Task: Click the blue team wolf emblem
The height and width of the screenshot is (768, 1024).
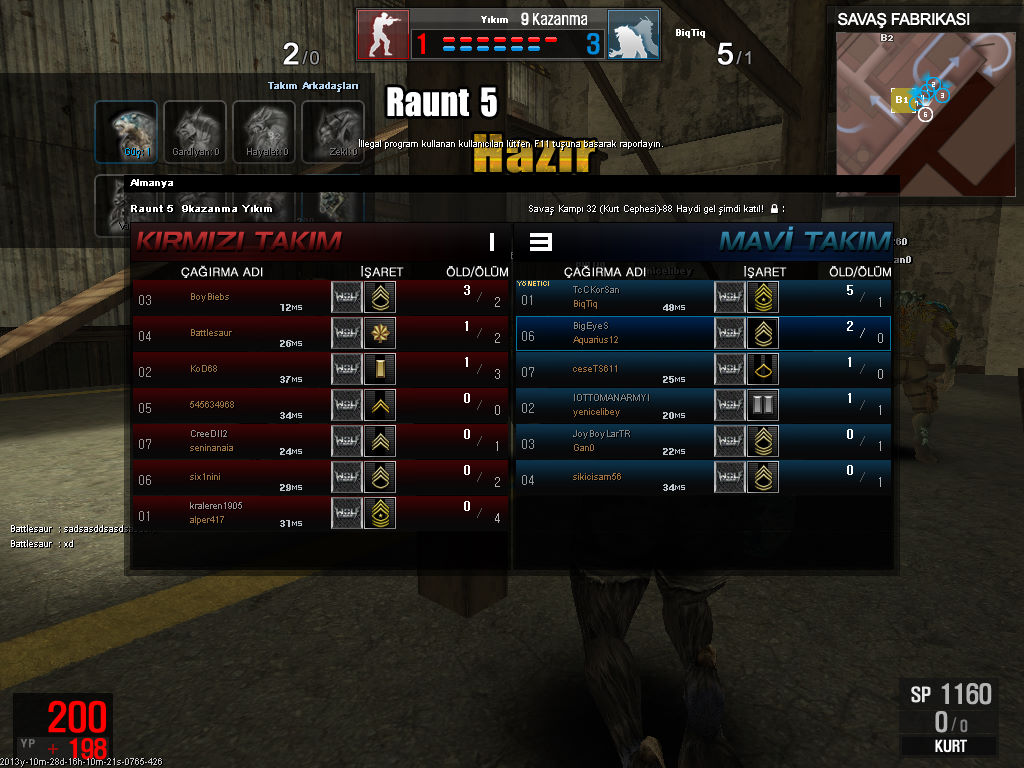Action: [633, 35]
